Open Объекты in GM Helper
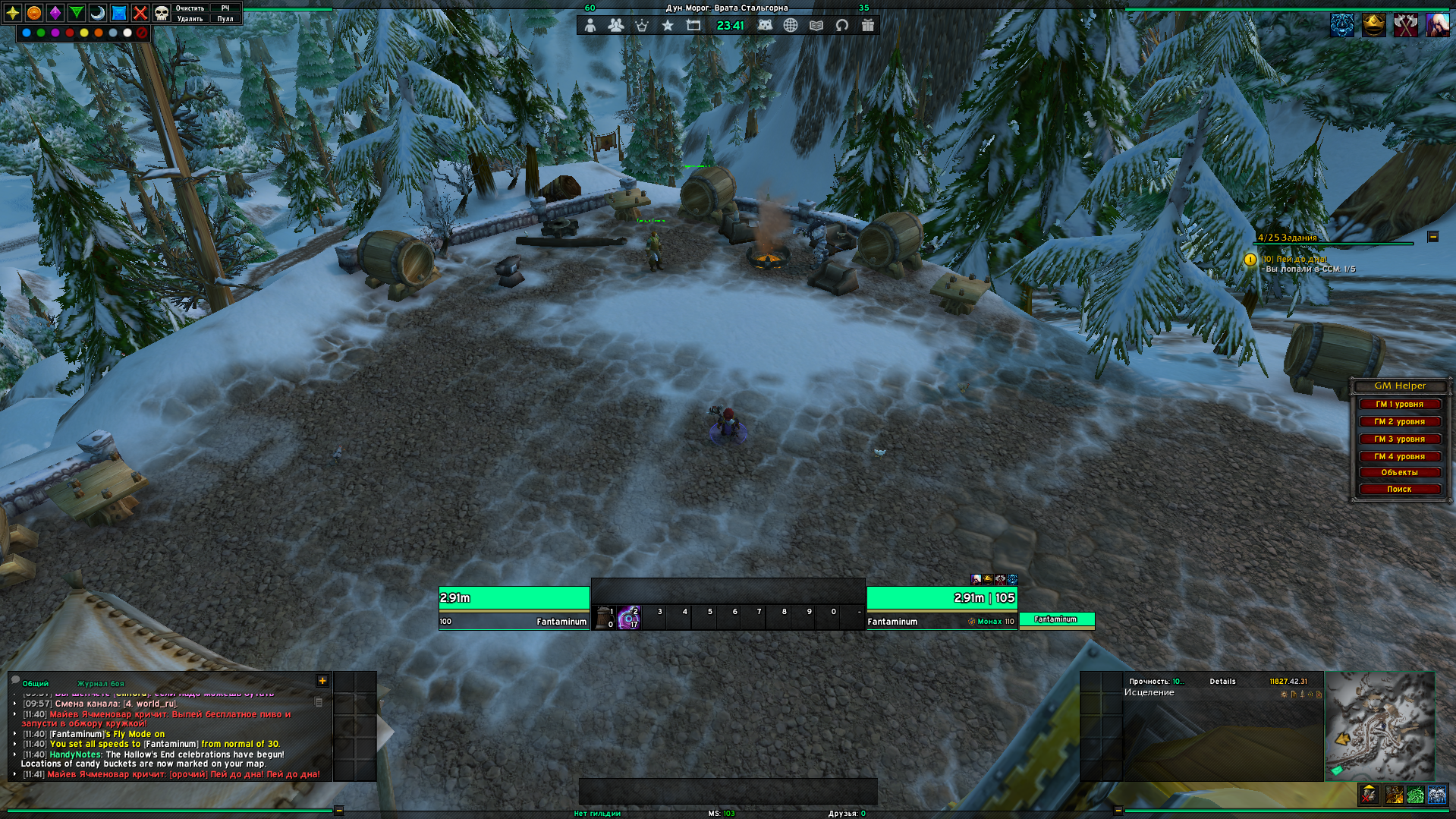 [x=1399, y=473]
